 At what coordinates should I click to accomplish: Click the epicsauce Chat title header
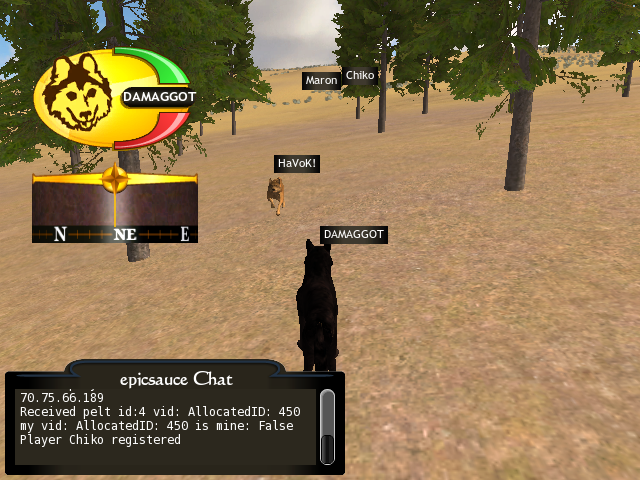click(x=175, y=377)
